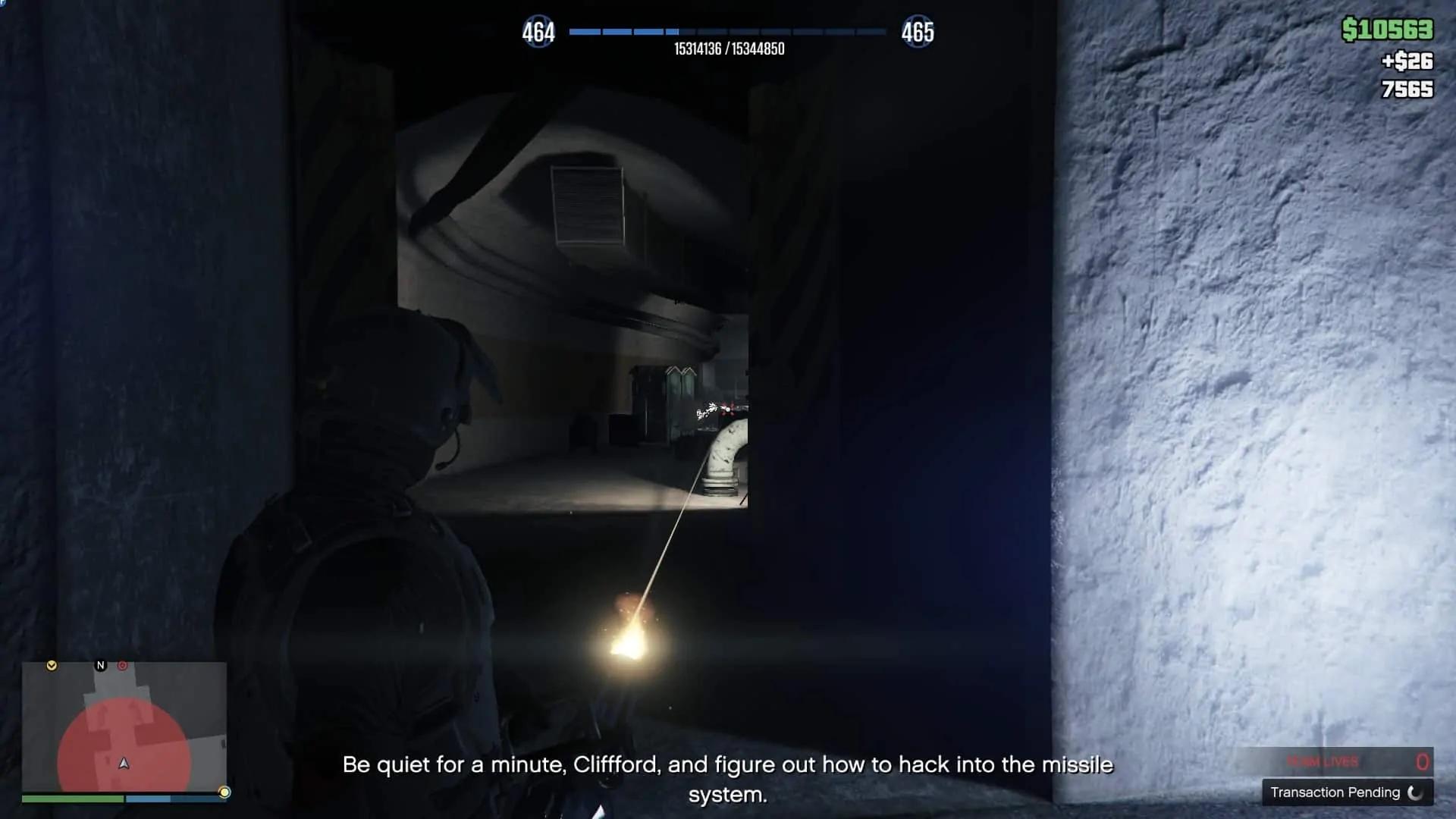Click the yellow chevron marker on the minimap
Image resolution: width=1456 pixels, height=819 pixels.
coord(52,666)
